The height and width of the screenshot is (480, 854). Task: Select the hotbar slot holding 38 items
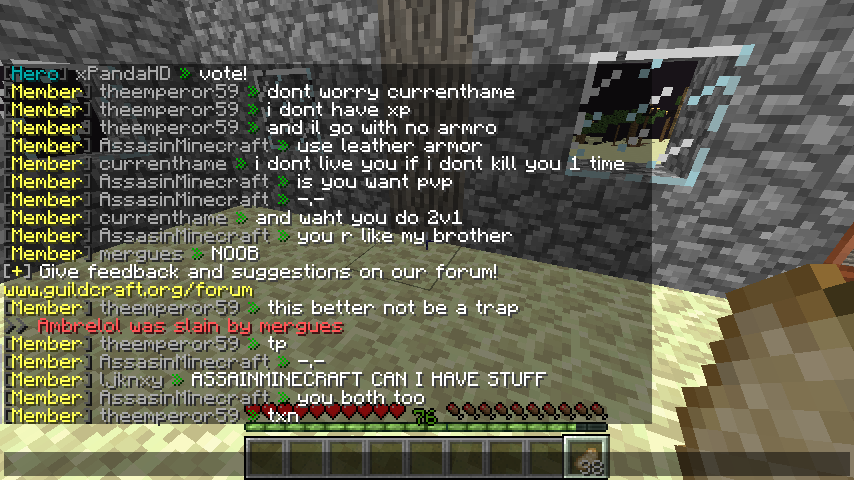[585, 457]
